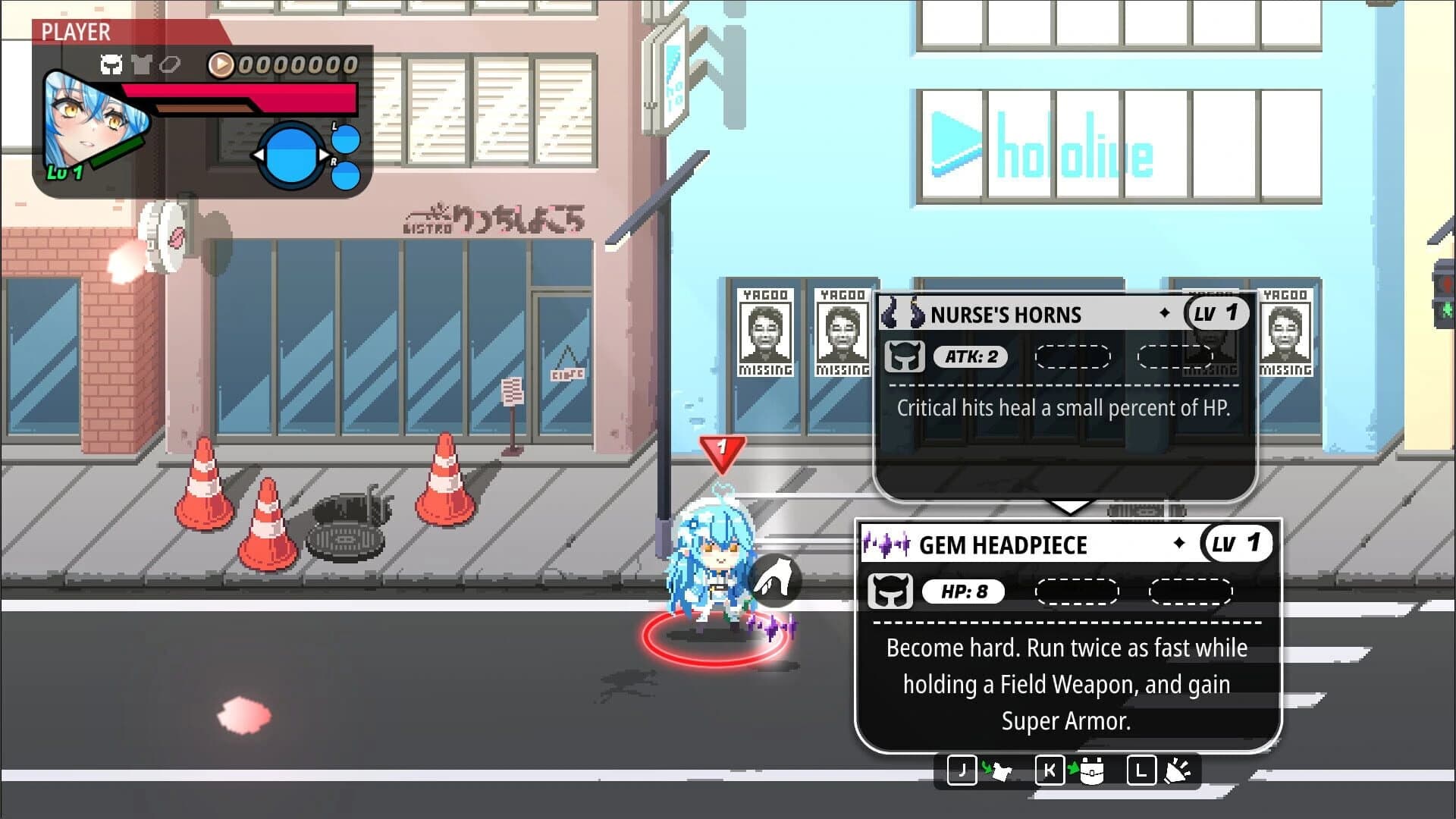Image resolution: width=1456 pixels, height=819 pixels.
Task: Click the ring accessory slot icon in HUD
Action: (x=170, y=64)
